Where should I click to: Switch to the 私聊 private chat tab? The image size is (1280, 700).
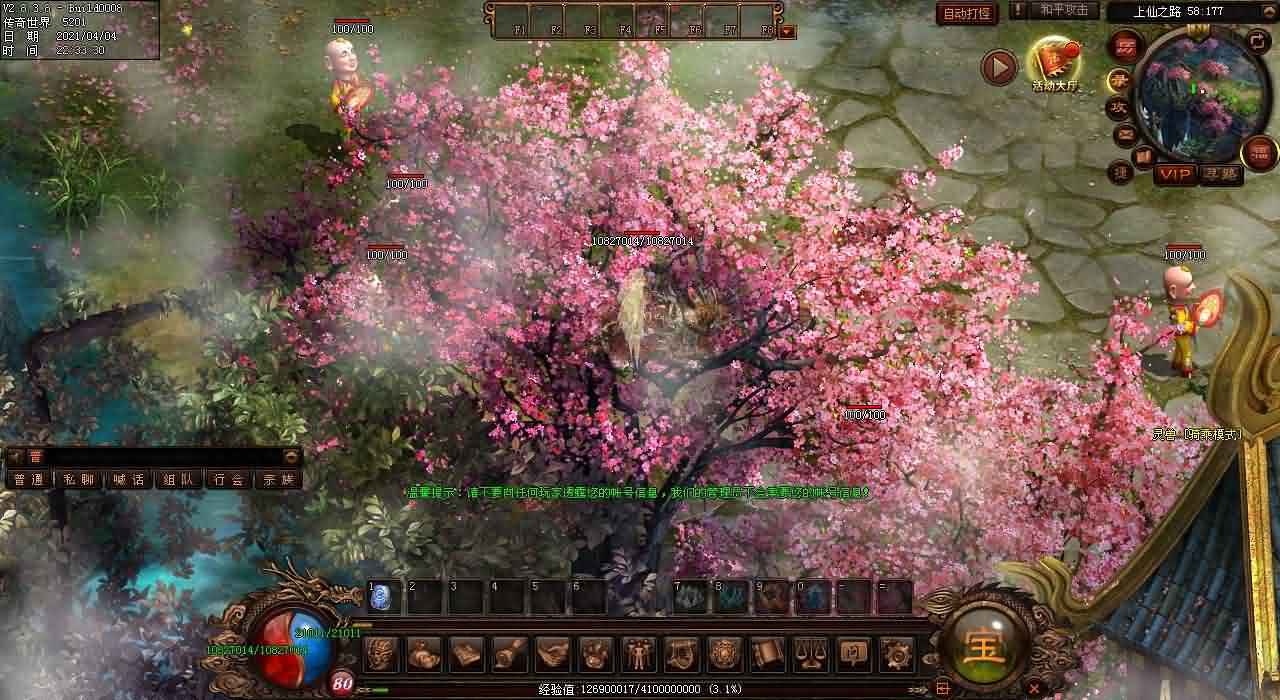79,480
